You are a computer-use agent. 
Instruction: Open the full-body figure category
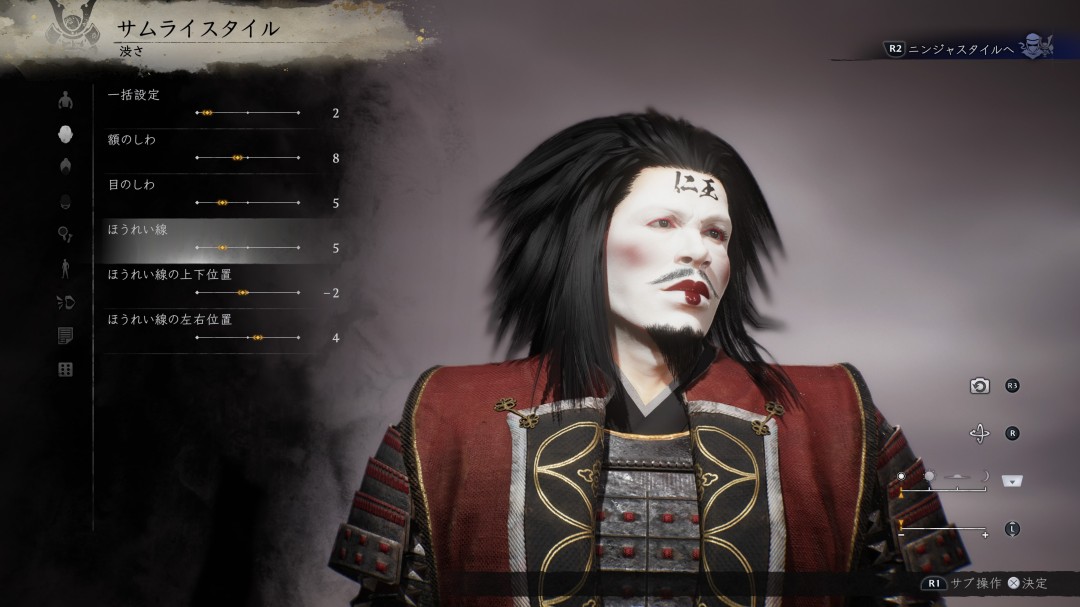[66, 268]
